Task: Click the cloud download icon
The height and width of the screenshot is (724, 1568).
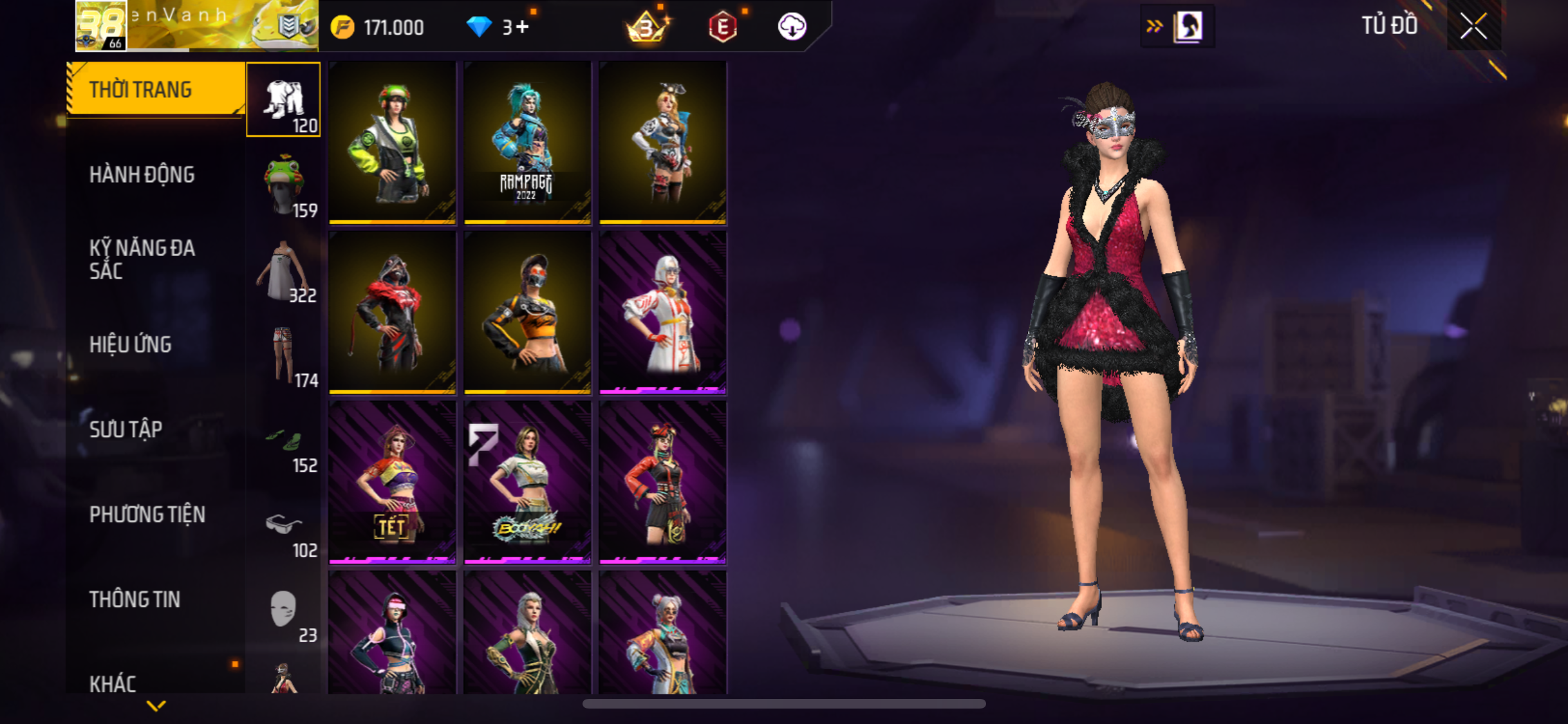Action: pyautogui.click(x=792, y=27)
